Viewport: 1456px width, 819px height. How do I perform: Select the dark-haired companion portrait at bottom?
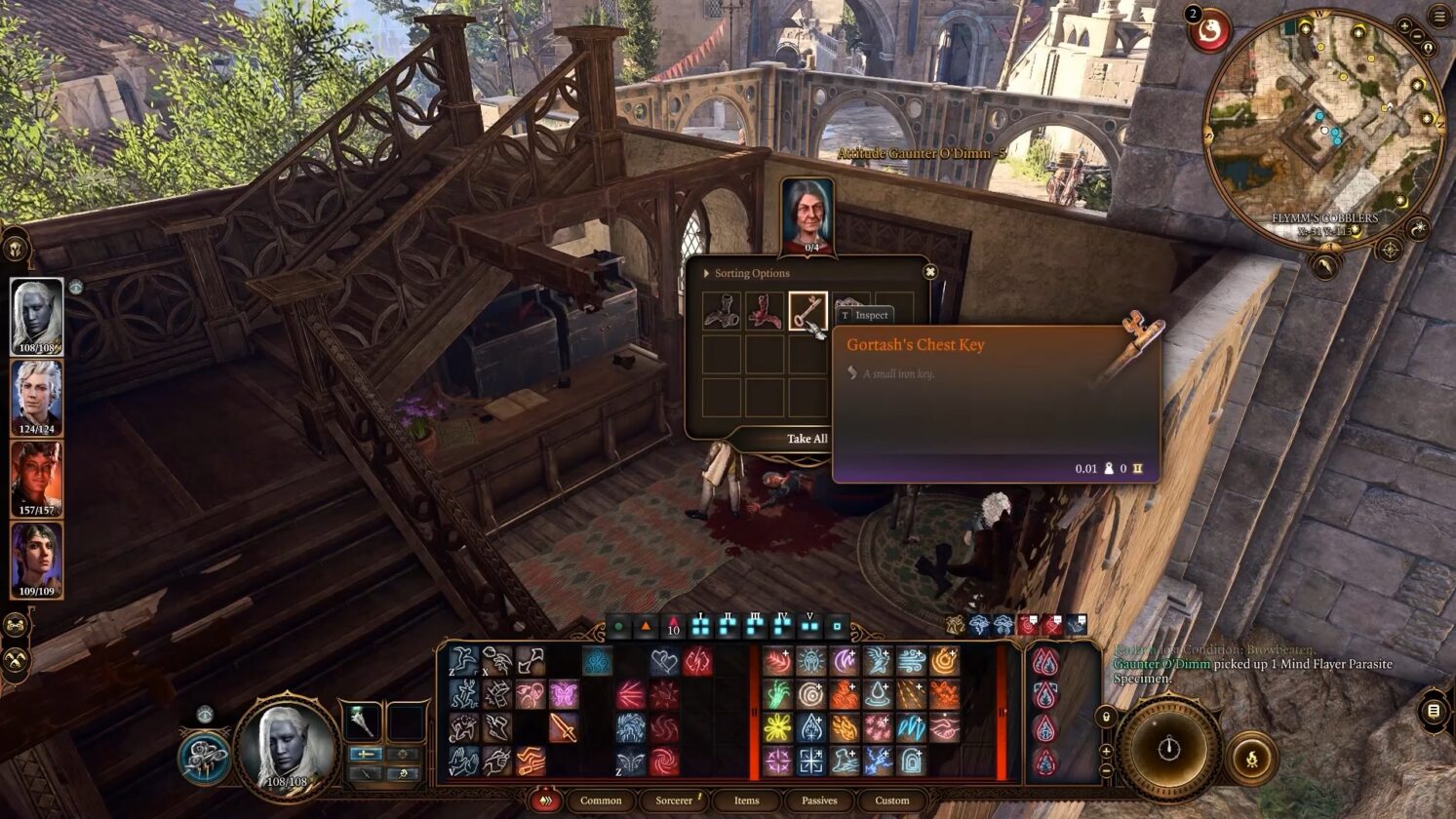coord(37,560)
